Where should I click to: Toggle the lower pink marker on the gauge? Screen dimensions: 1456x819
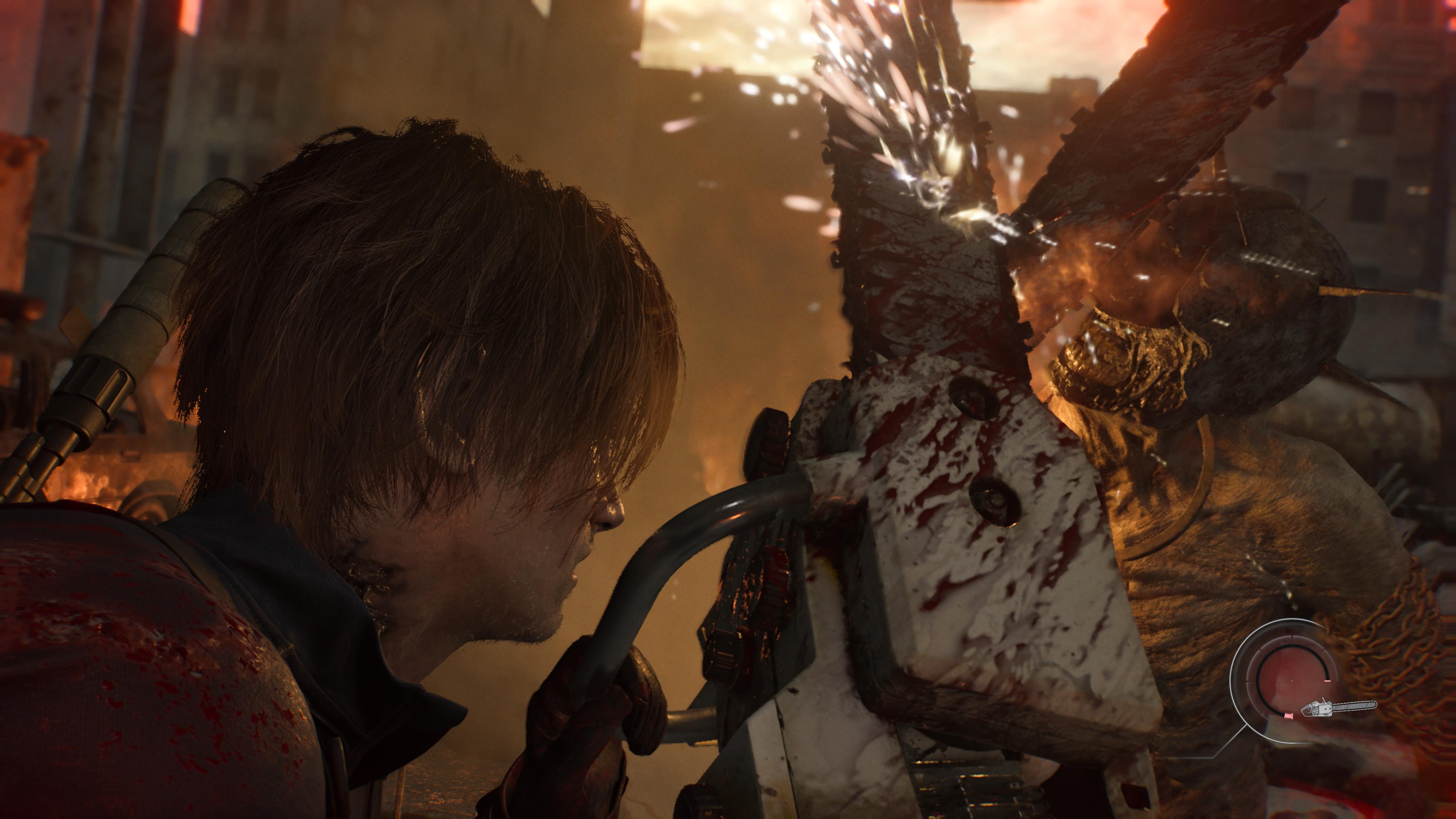pyautogui.click(x=1289, y=715)
